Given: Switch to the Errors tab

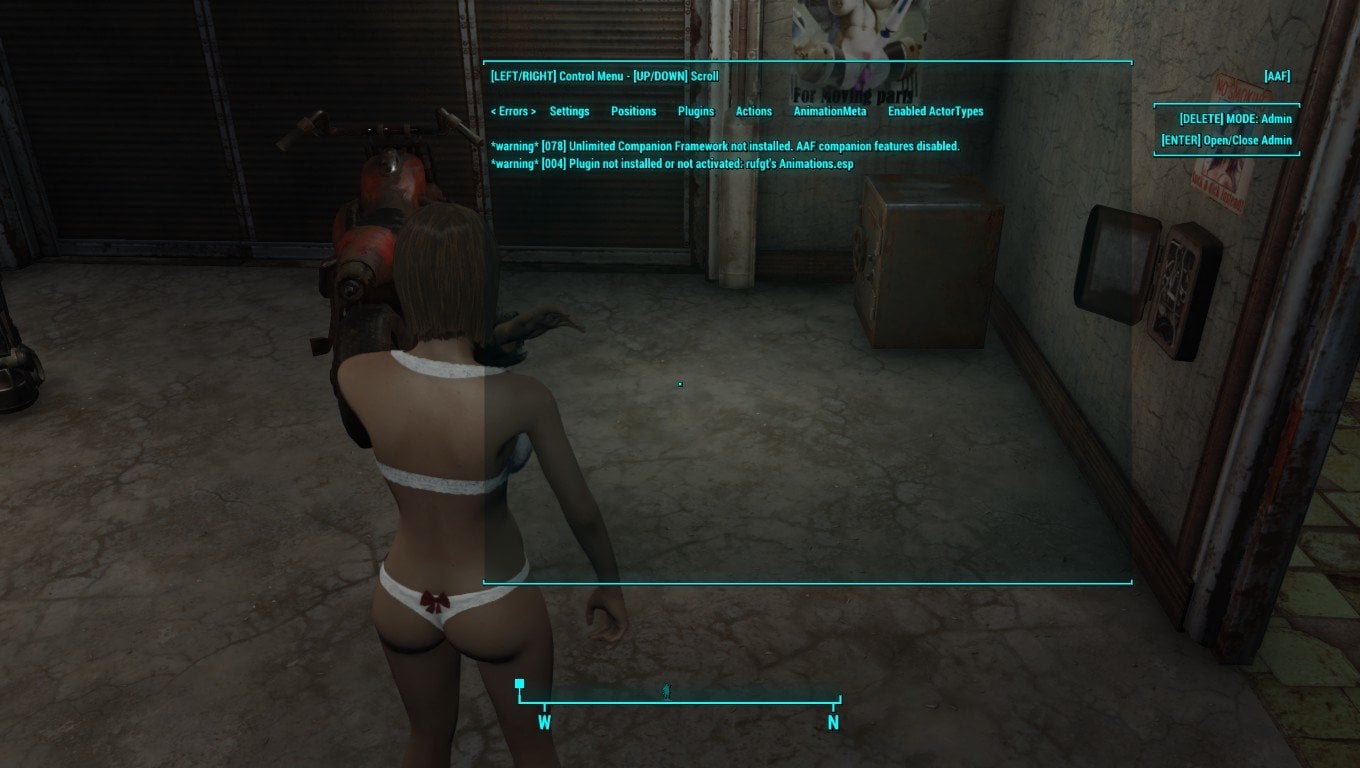Looking at the screenshot, I should click(x=513, y=111).
